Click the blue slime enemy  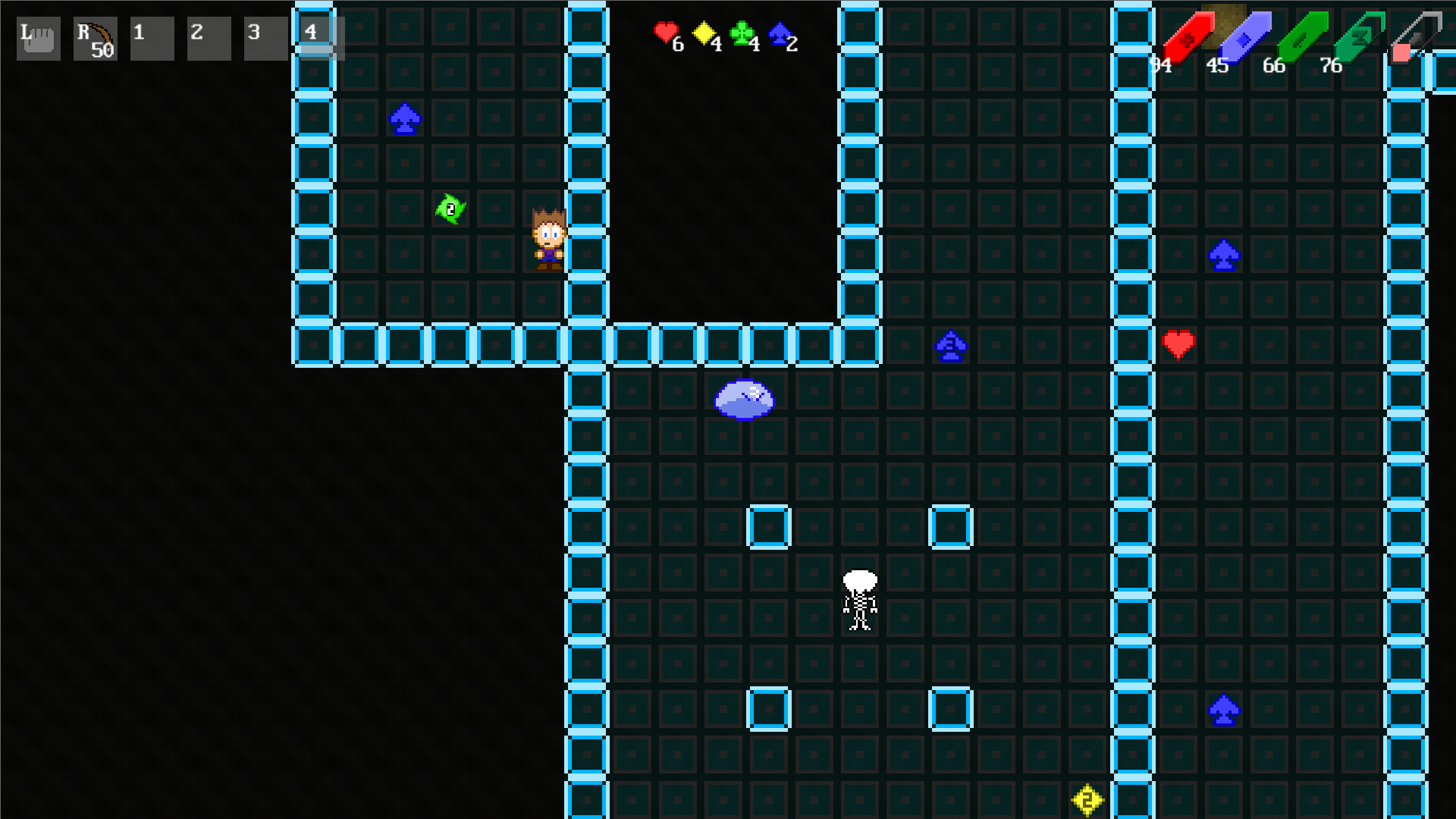(x=744, y=398)
